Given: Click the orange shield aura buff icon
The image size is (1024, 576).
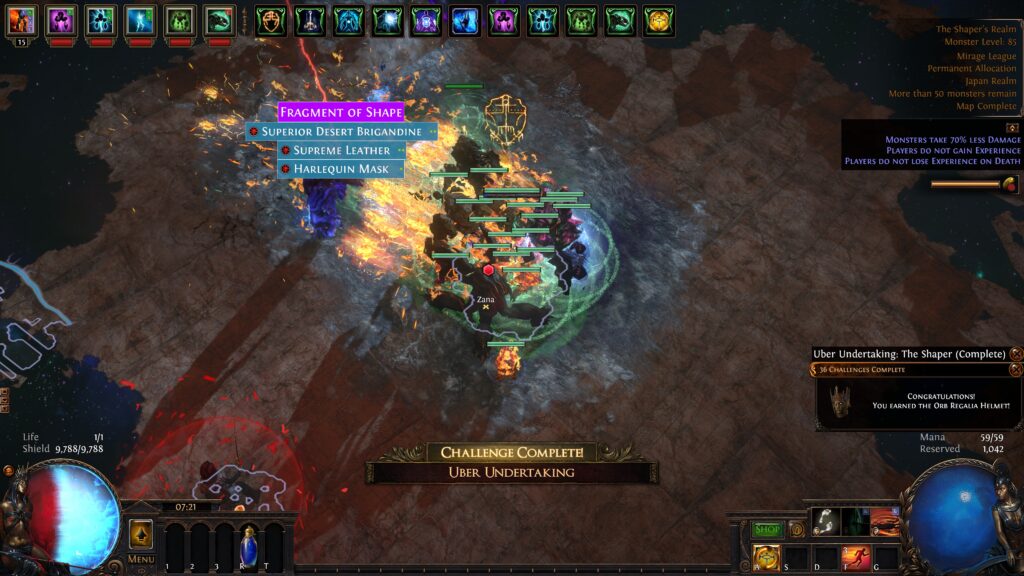Looking at the screenshot, I should pyautogui.click(x=270, y=20).
